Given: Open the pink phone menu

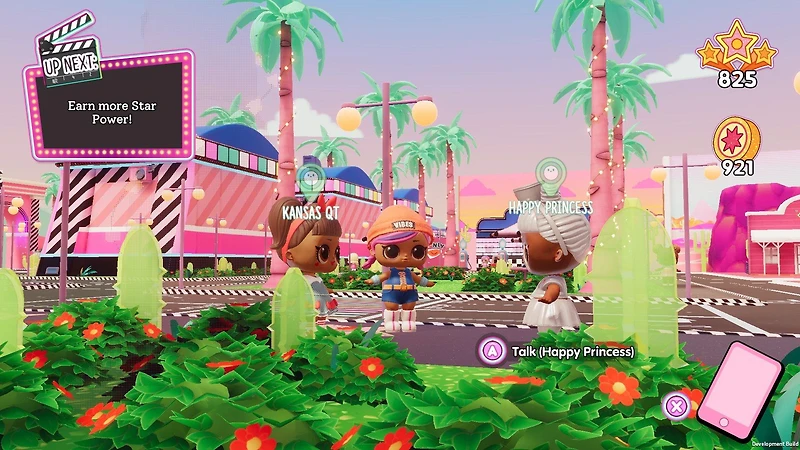Looking at the screenshot, I should (x=740, y=392).
